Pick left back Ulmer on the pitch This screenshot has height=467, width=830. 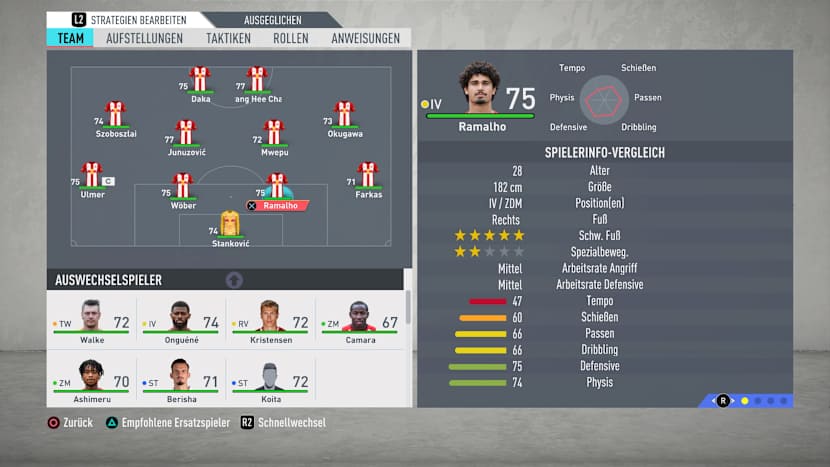(92, 176)
